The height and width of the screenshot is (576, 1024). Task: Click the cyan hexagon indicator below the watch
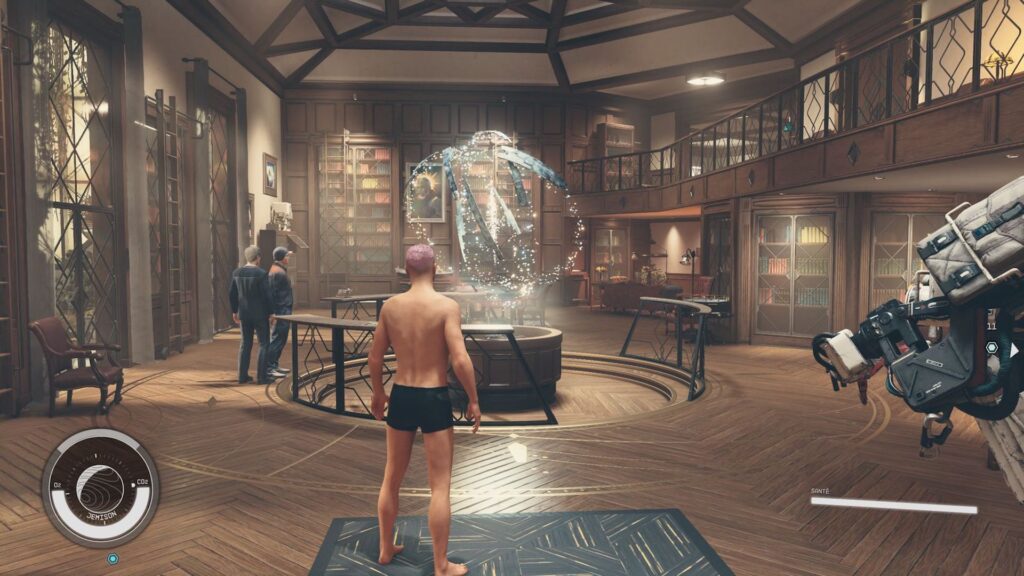click(113, 558)
